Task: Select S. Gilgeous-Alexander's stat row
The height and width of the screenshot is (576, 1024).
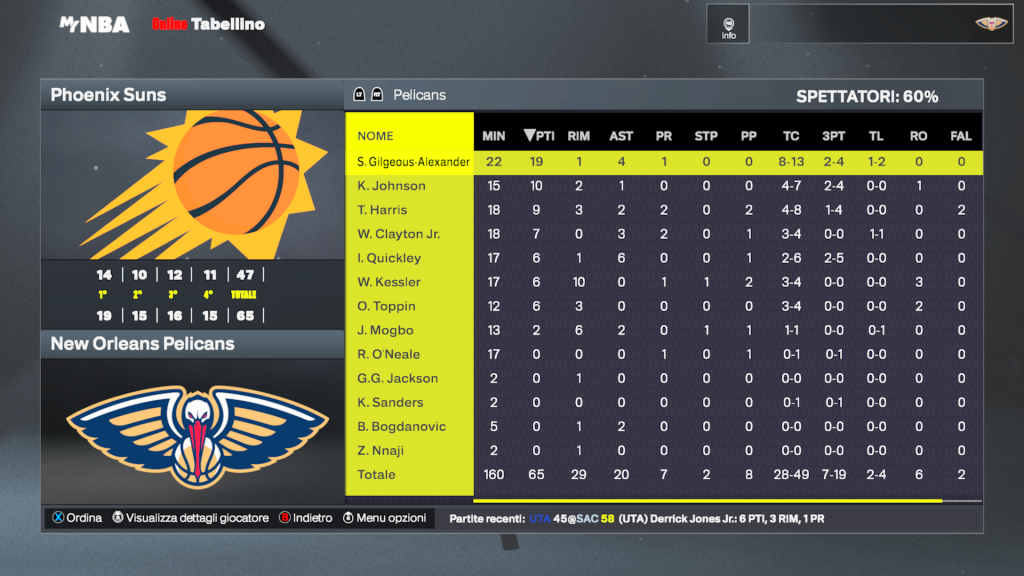Action: click(x=414, y=162)
